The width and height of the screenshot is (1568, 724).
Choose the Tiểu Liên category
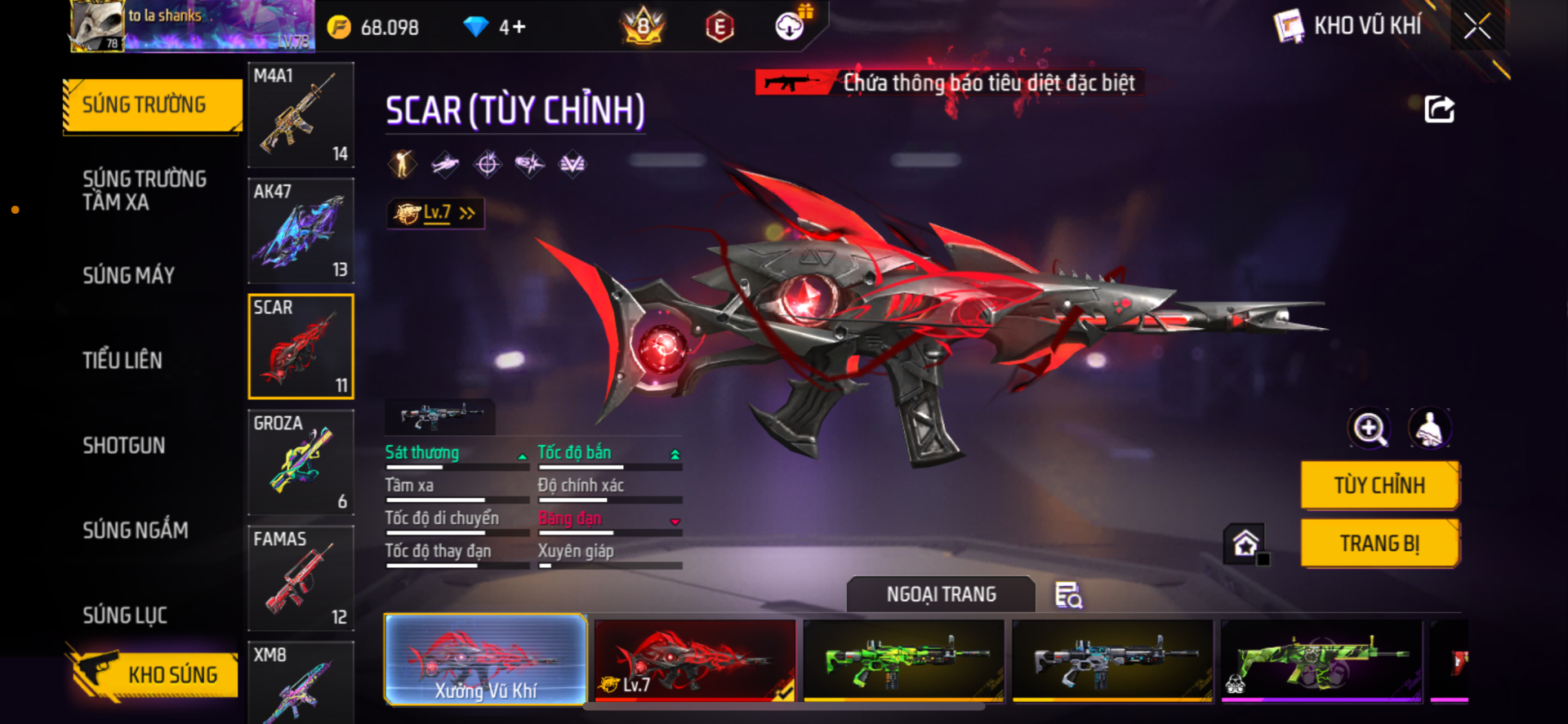tap(122, 361)
